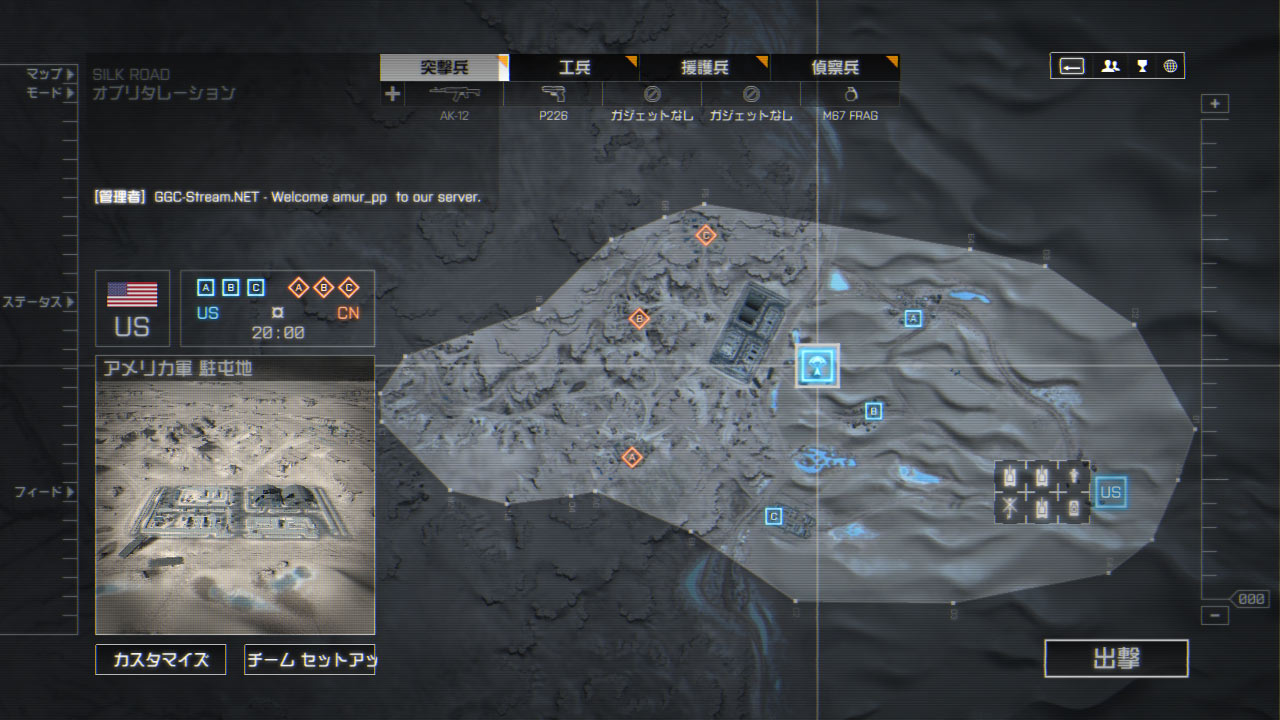
Task: Zoom in the map with the plus button
Action: click(1215, 104)
